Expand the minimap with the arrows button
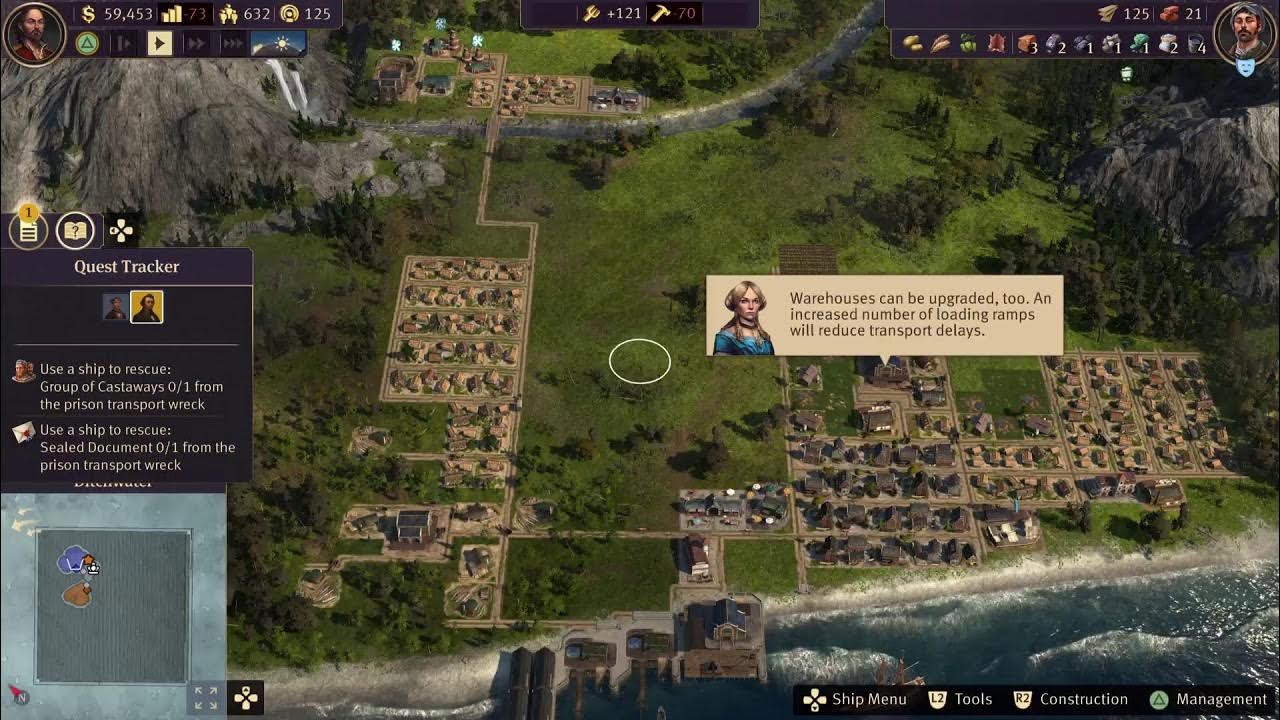The width and height of the screenshot is (1280, 720). click(x=205, y=697)
